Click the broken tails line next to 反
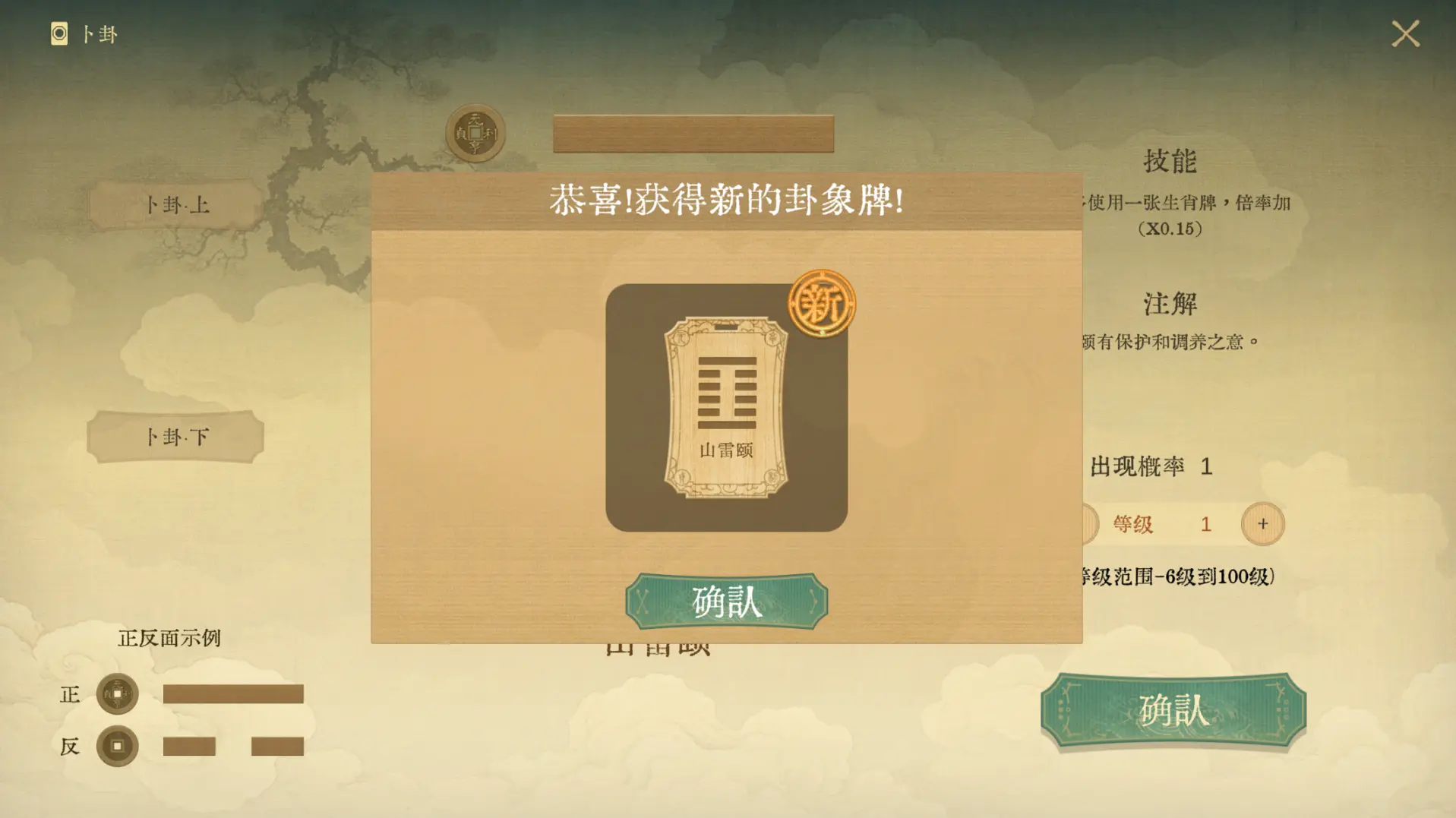 (232, 746)
